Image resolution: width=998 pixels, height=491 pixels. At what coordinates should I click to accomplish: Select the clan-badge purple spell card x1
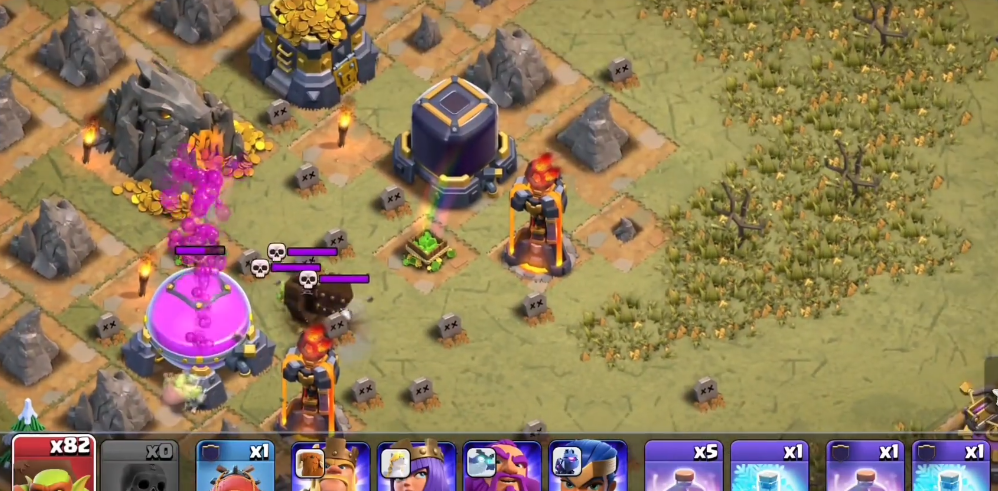pyautogui.click(x=865, y=466)
